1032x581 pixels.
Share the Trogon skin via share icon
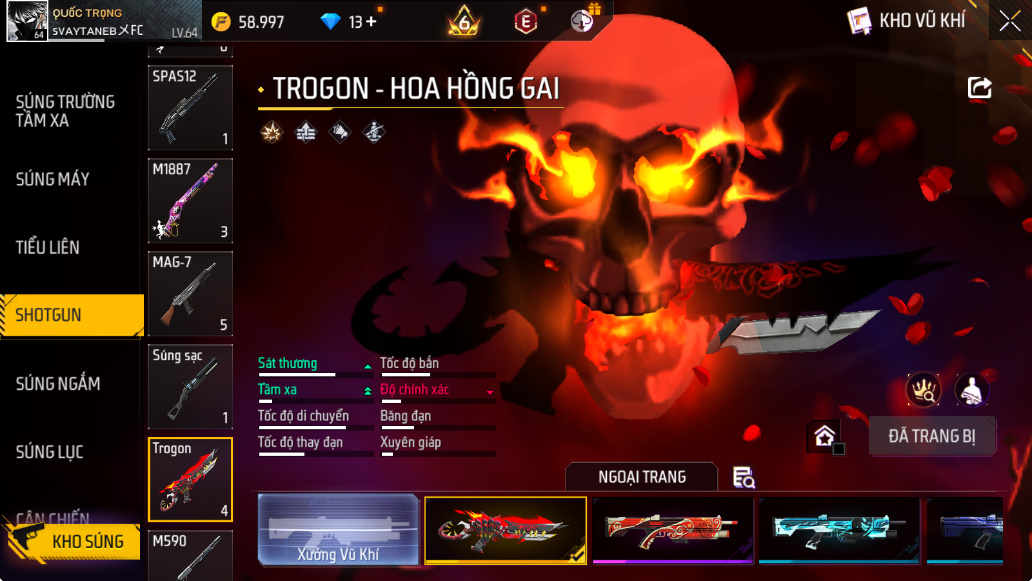979,88
